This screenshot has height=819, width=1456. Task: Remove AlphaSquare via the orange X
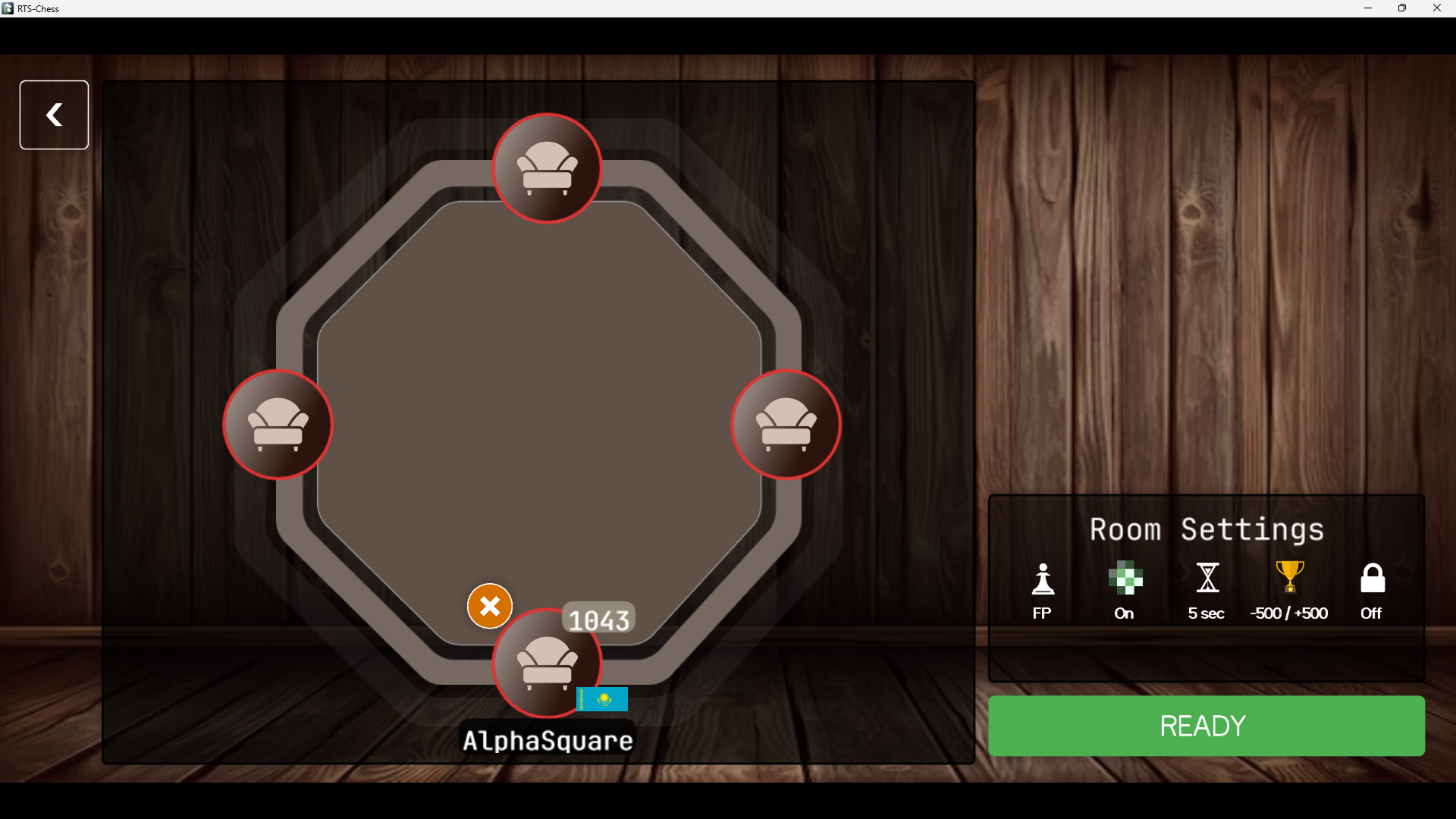click(489, 606)
